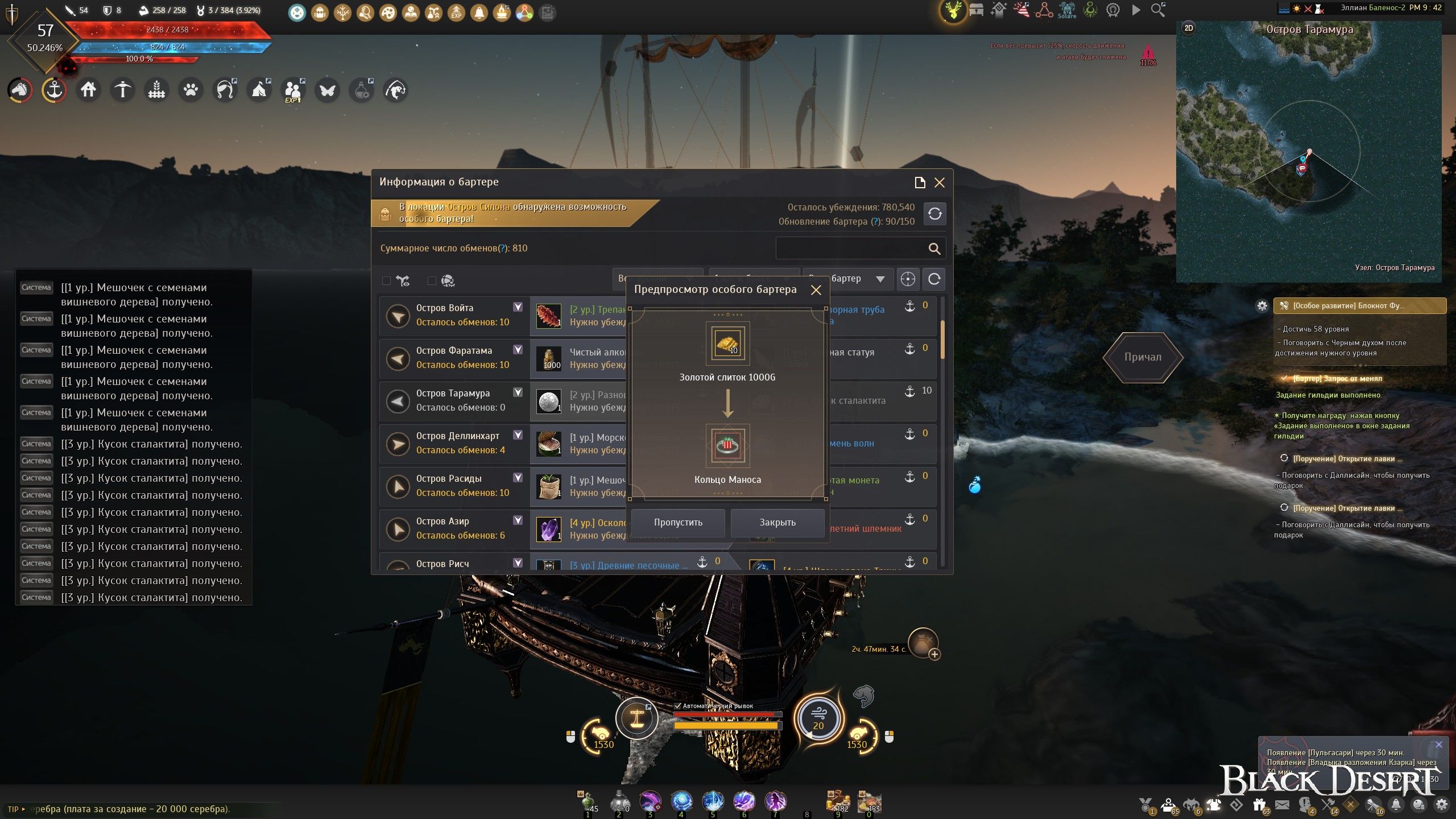Screen dimensions: 1456x819
Task: Refresh the barter list with persuasion
Action: point(935,214)
